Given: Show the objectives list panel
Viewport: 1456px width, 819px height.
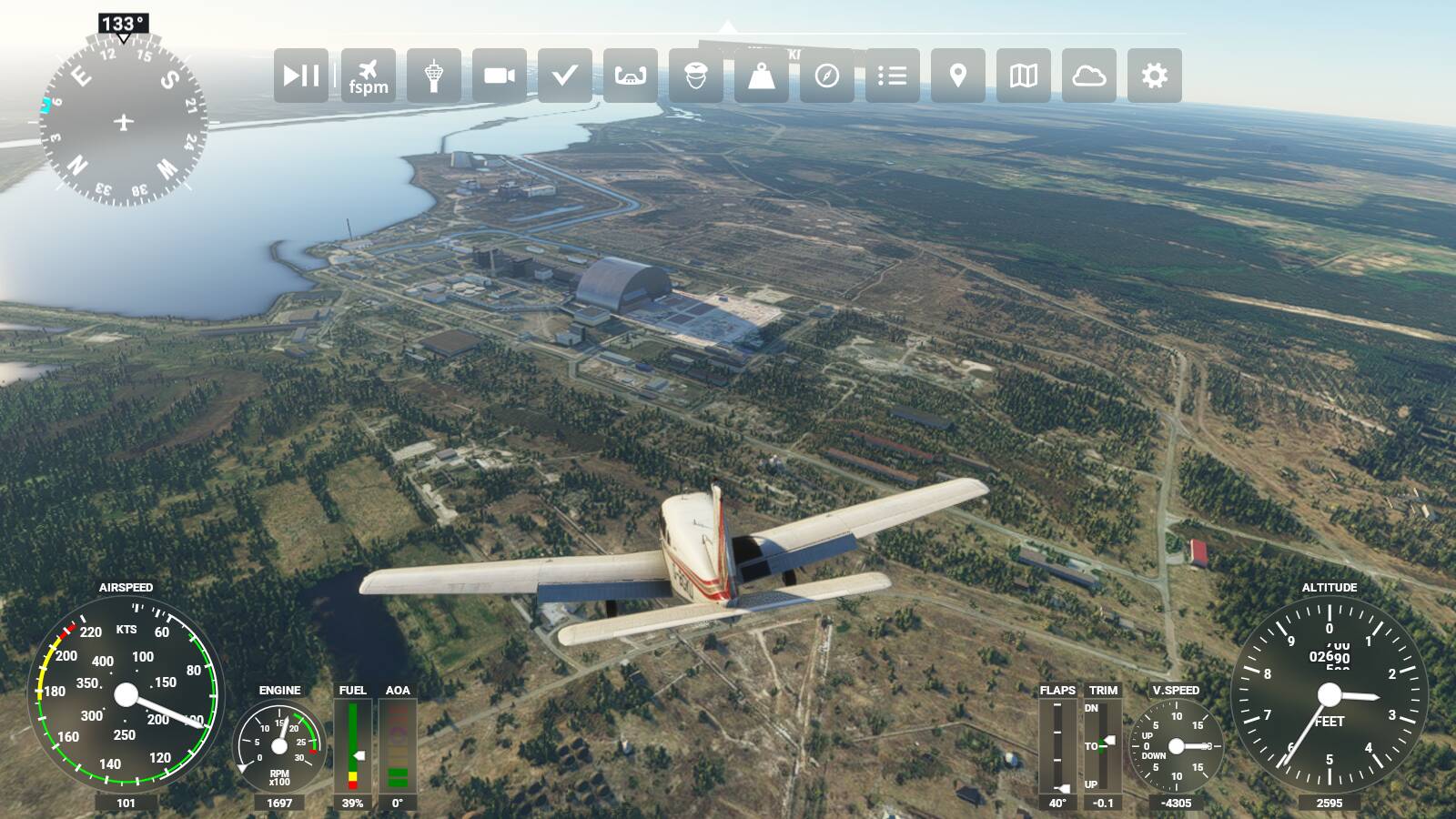Looking at the screenshot, I should [893, 76].
